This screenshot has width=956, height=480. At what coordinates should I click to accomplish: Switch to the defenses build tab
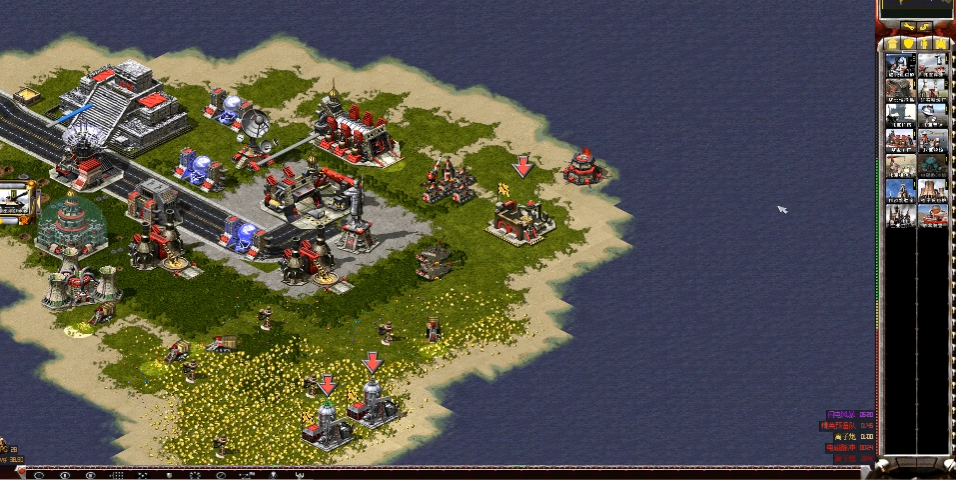click(908, 44)
